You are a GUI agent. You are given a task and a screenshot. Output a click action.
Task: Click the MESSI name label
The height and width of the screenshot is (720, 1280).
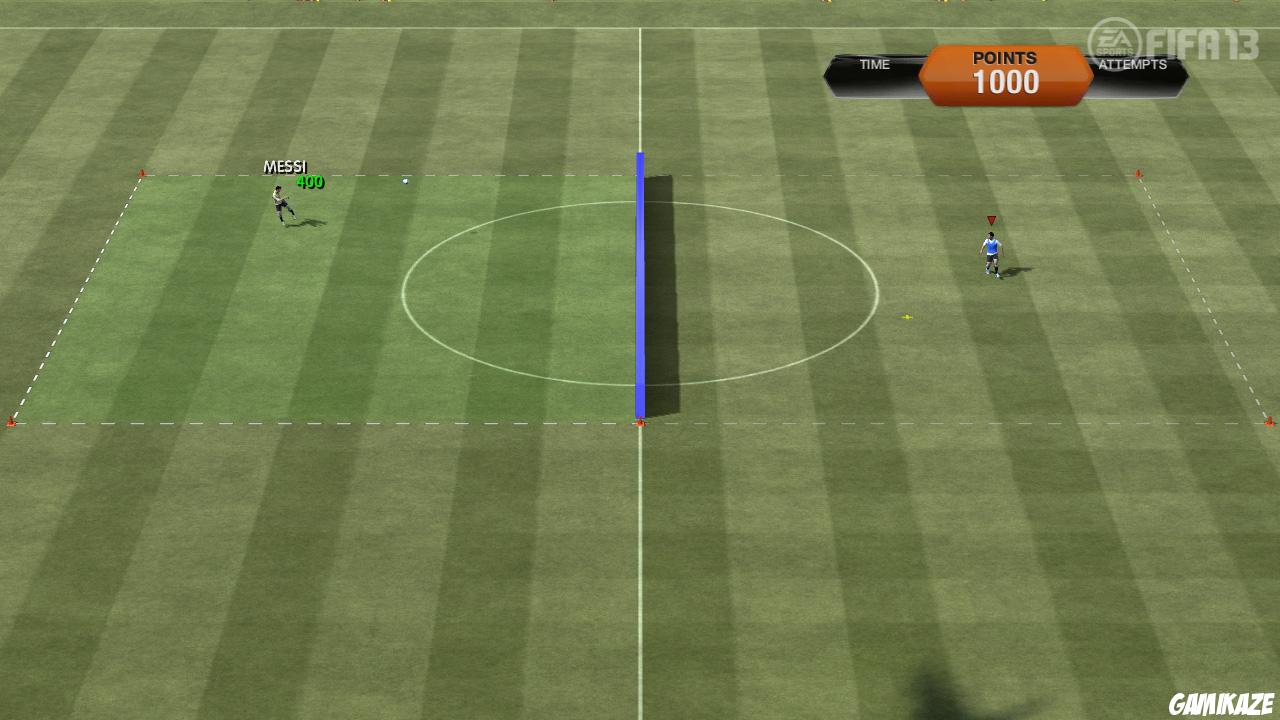coord(286,166)
